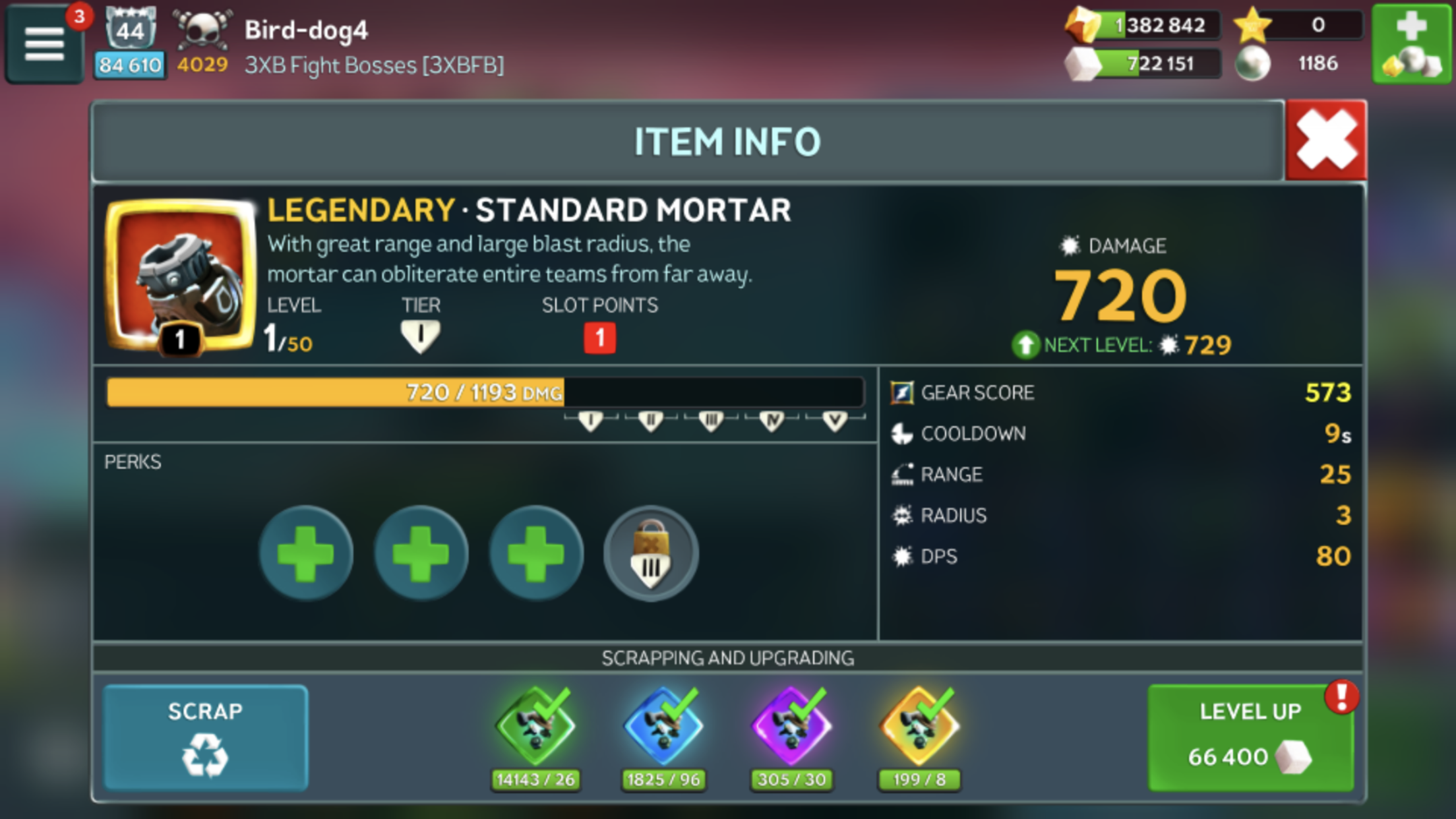
Task: Select the gold legendary upgrade part
Action: 919,727
